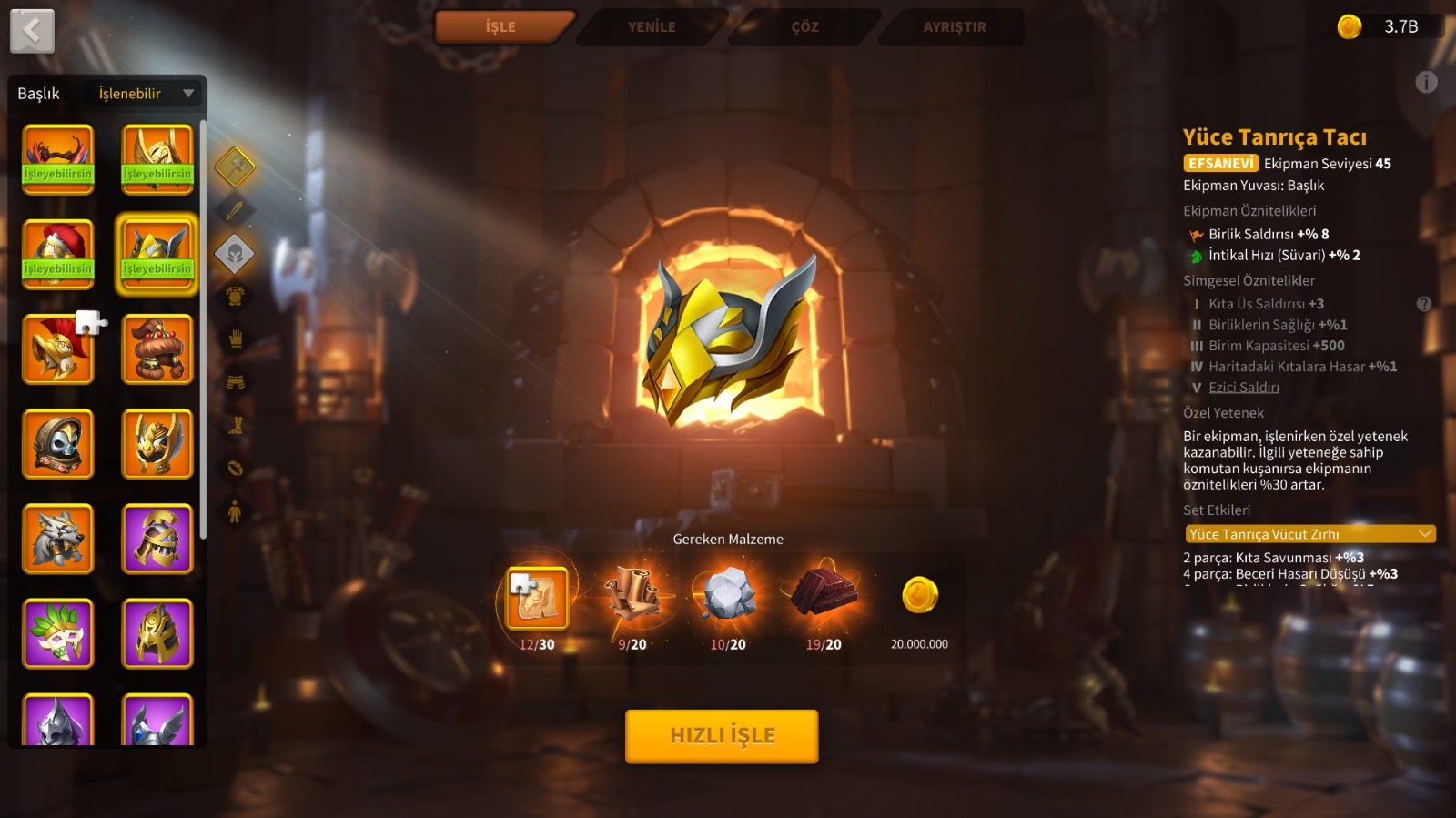Switch to the İŞLE tab
The height and width of the screenshot is (818, 1456).
[x=501, y=27]
